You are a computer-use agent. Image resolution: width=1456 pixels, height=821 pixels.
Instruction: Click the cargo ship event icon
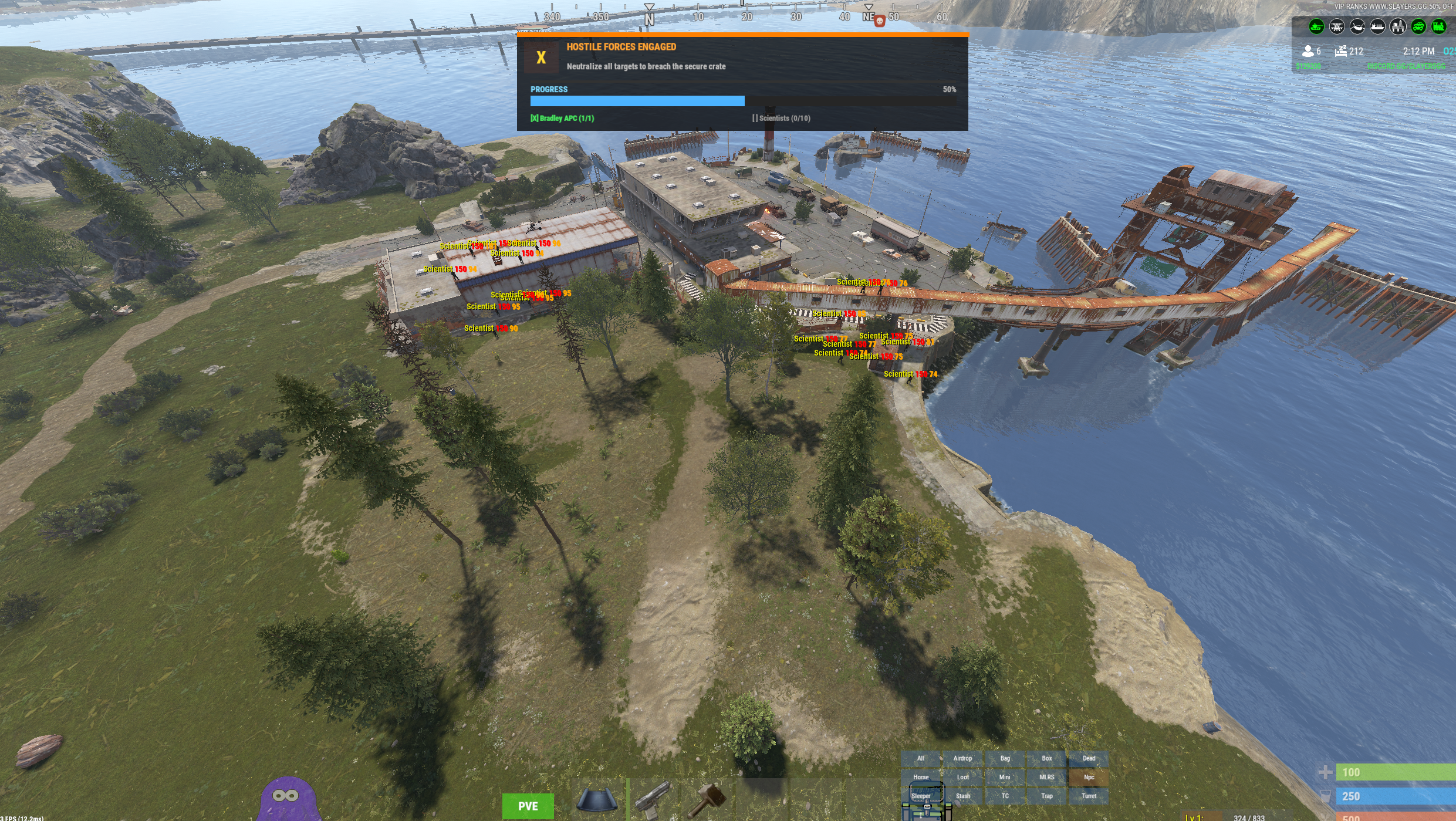point(1377,26)
